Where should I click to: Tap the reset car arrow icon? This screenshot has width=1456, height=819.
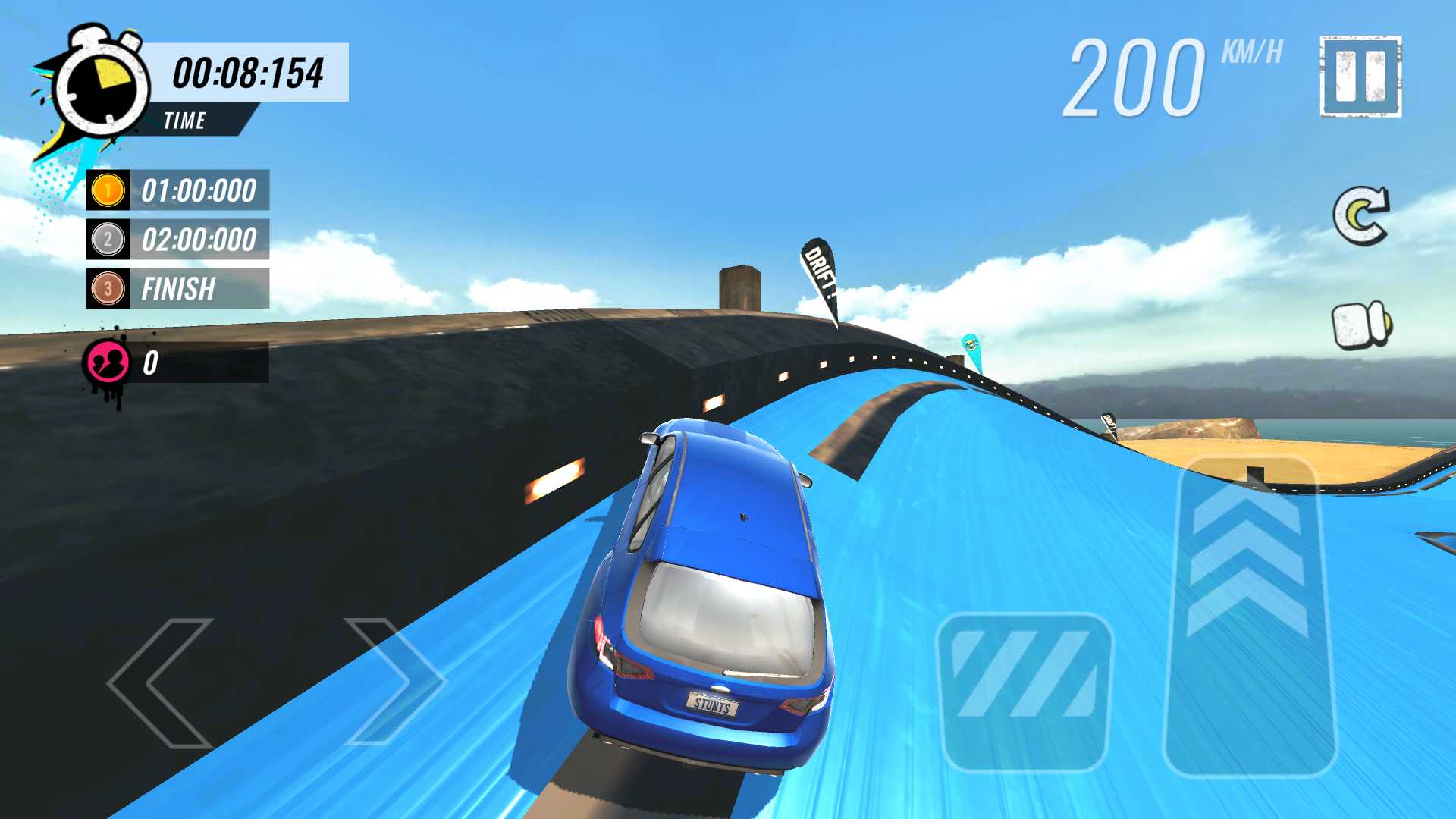(1360, 216)
